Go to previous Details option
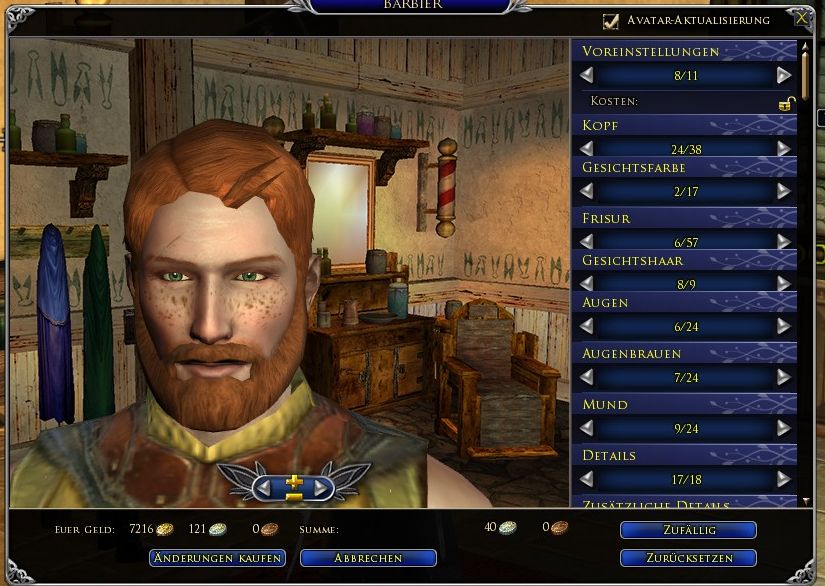 (586, 479)
